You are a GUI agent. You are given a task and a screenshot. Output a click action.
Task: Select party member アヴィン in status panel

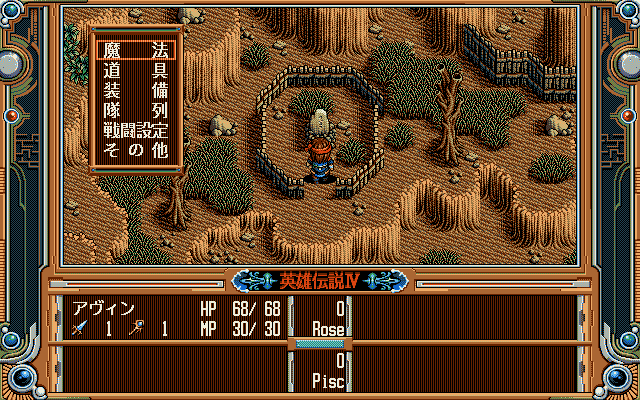(104, 309)
